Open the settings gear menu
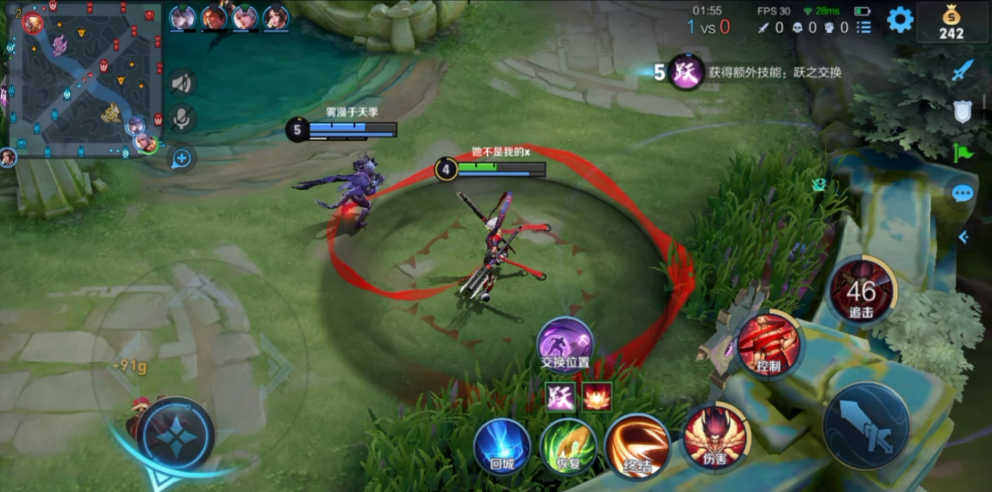This screenshot has height=492, width=992. [x=900, y=20]
